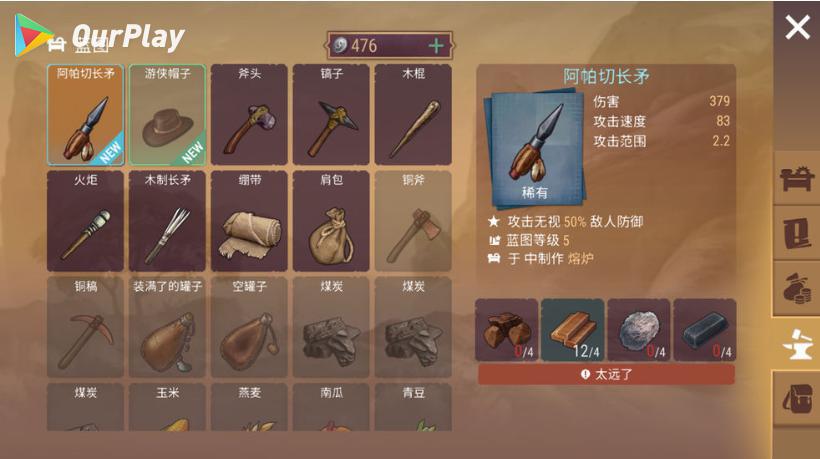Select the 肩包 shoulder bag blueprint
This screenshot has height=459, width=820.
click(332, 221)
